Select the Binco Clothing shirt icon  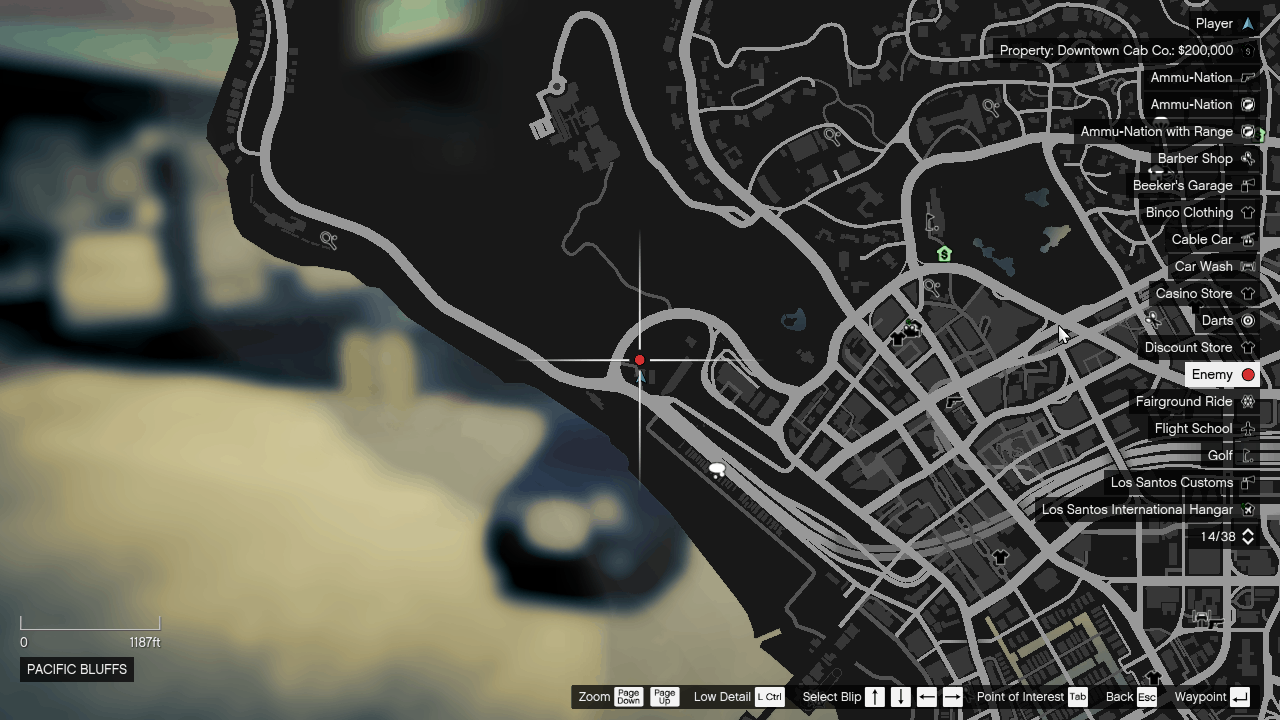1248,212
